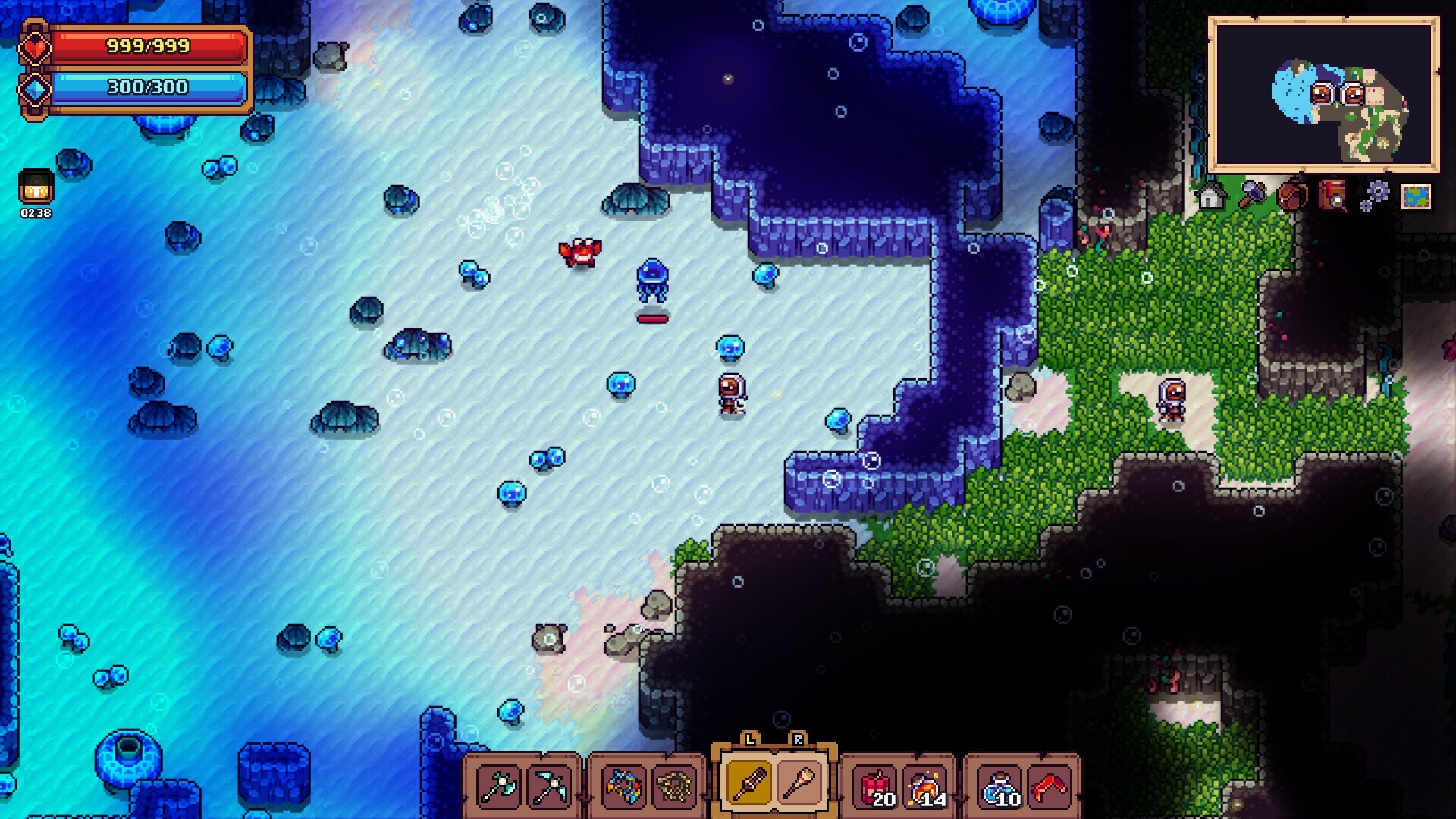Click the house icon under the minimap
Image resolution: width=1456 pixels, height=819 pixels.
tap(1212, 196)
